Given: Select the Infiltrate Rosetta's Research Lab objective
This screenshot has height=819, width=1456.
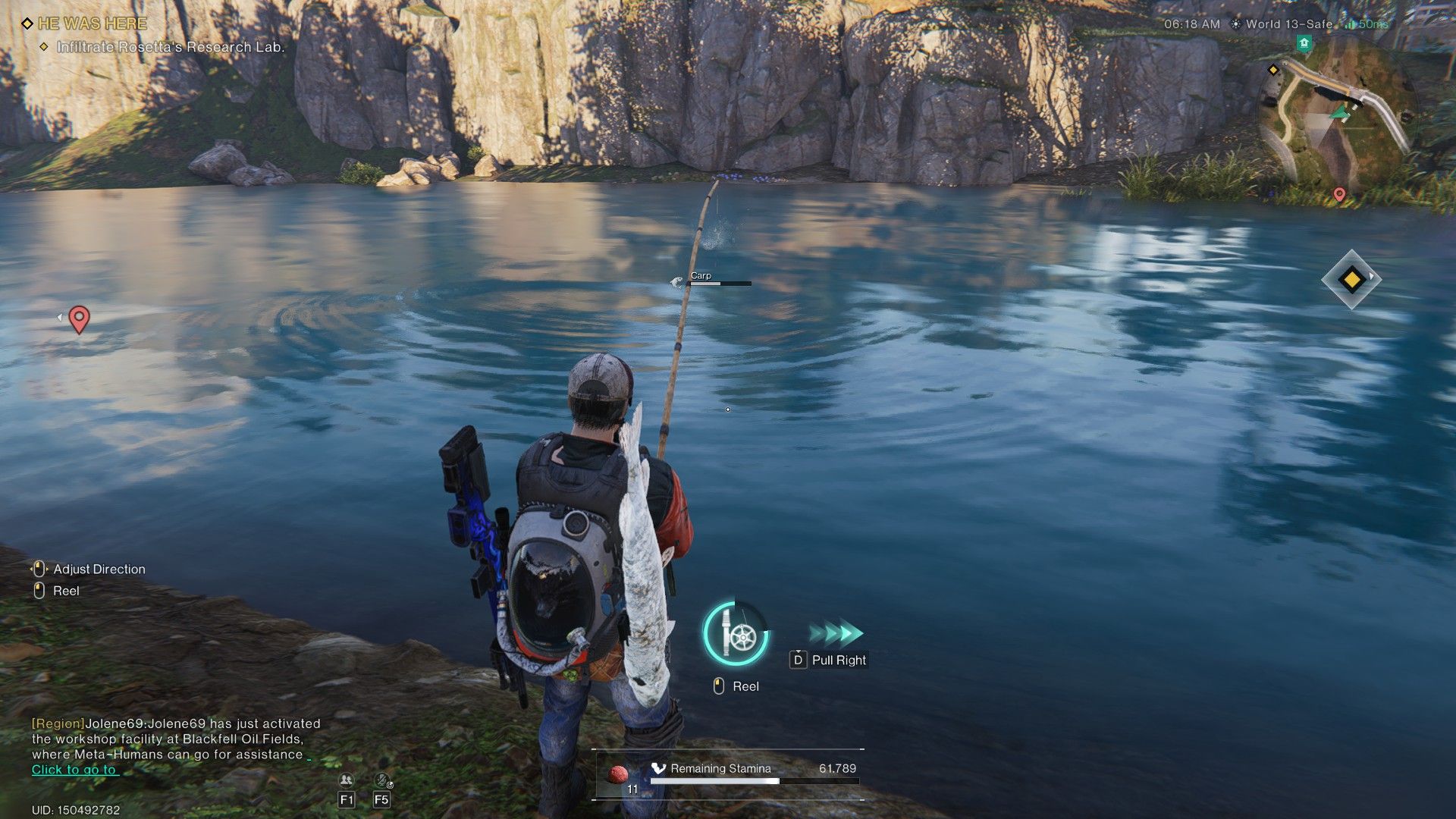Looking at the screenshot, I should coord(171,47).
